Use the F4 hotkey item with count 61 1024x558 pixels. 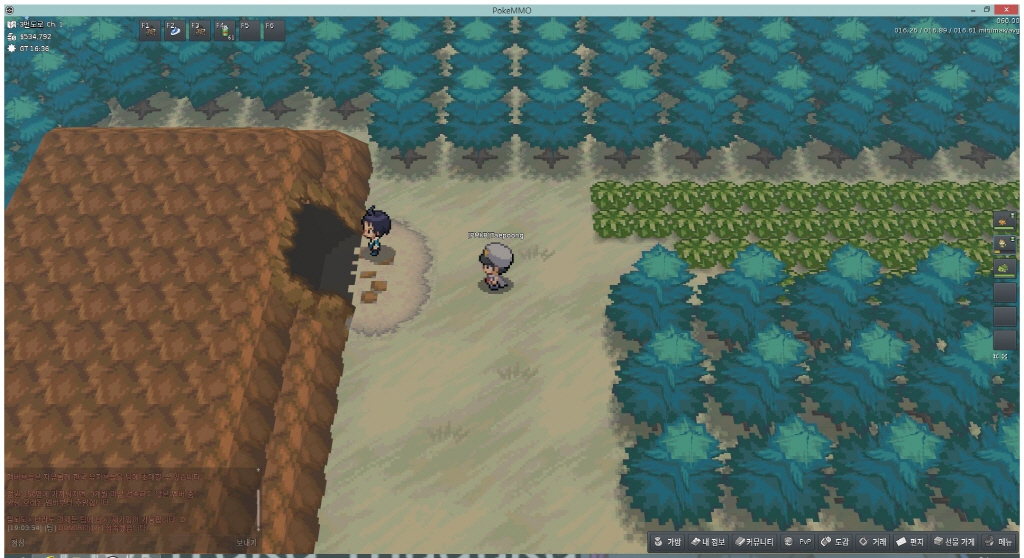(x=224, y=30)
